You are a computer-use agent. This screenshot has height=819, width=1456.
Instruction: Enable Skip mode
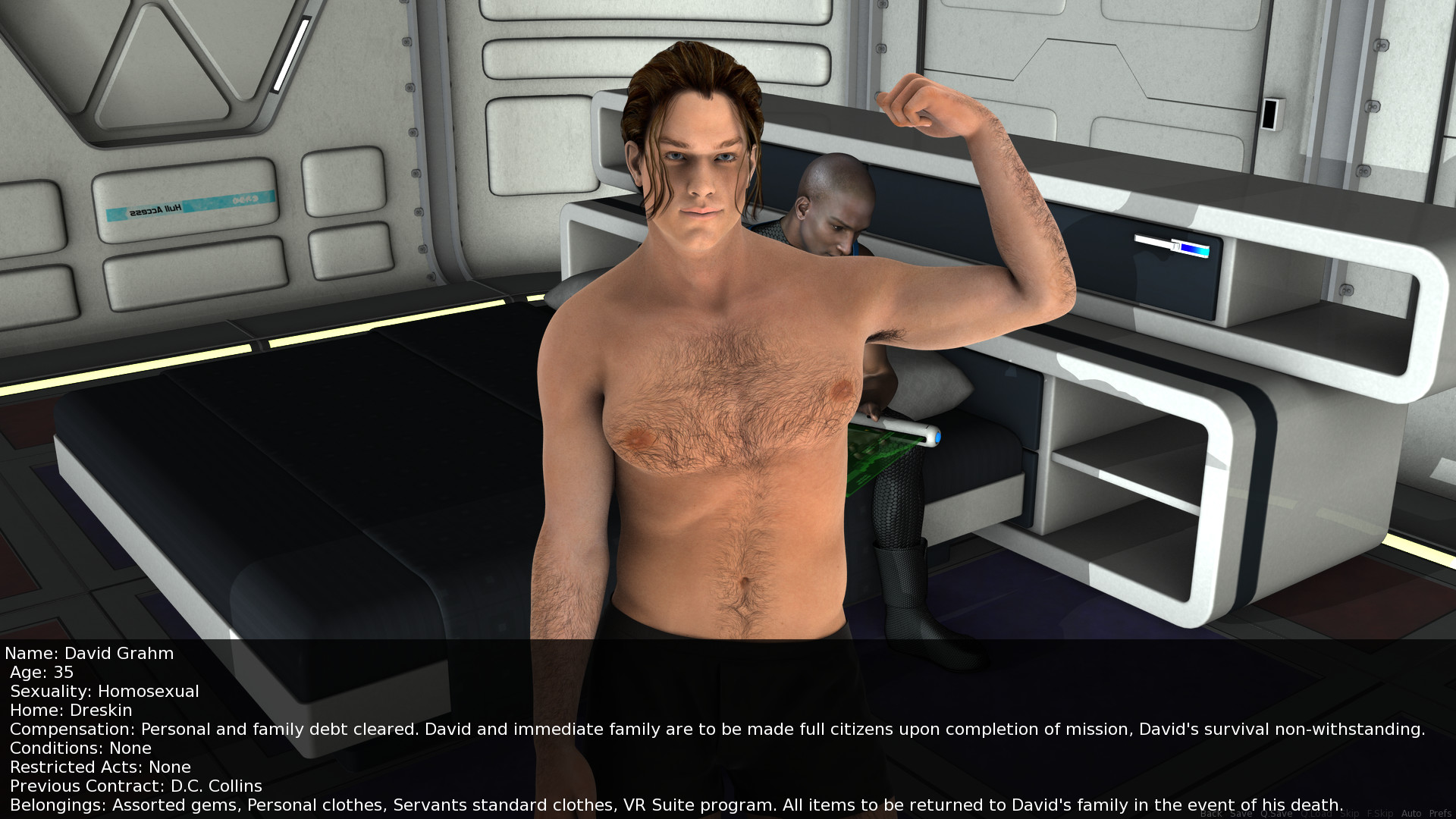click(x=1349, y=813)
